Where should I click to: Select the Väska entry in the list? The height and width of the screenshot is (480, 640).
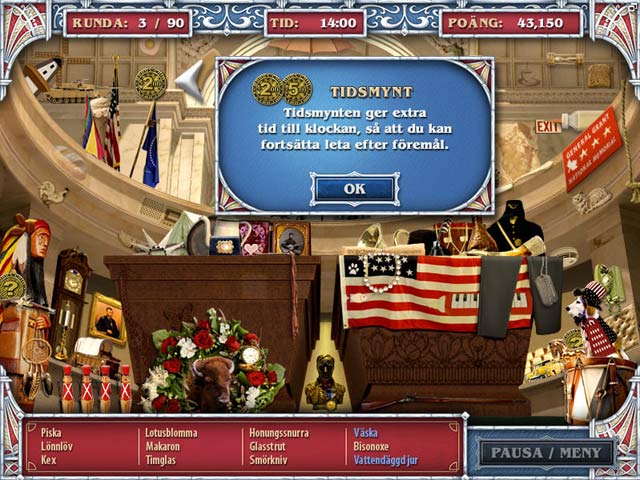(x=365, y=433)
